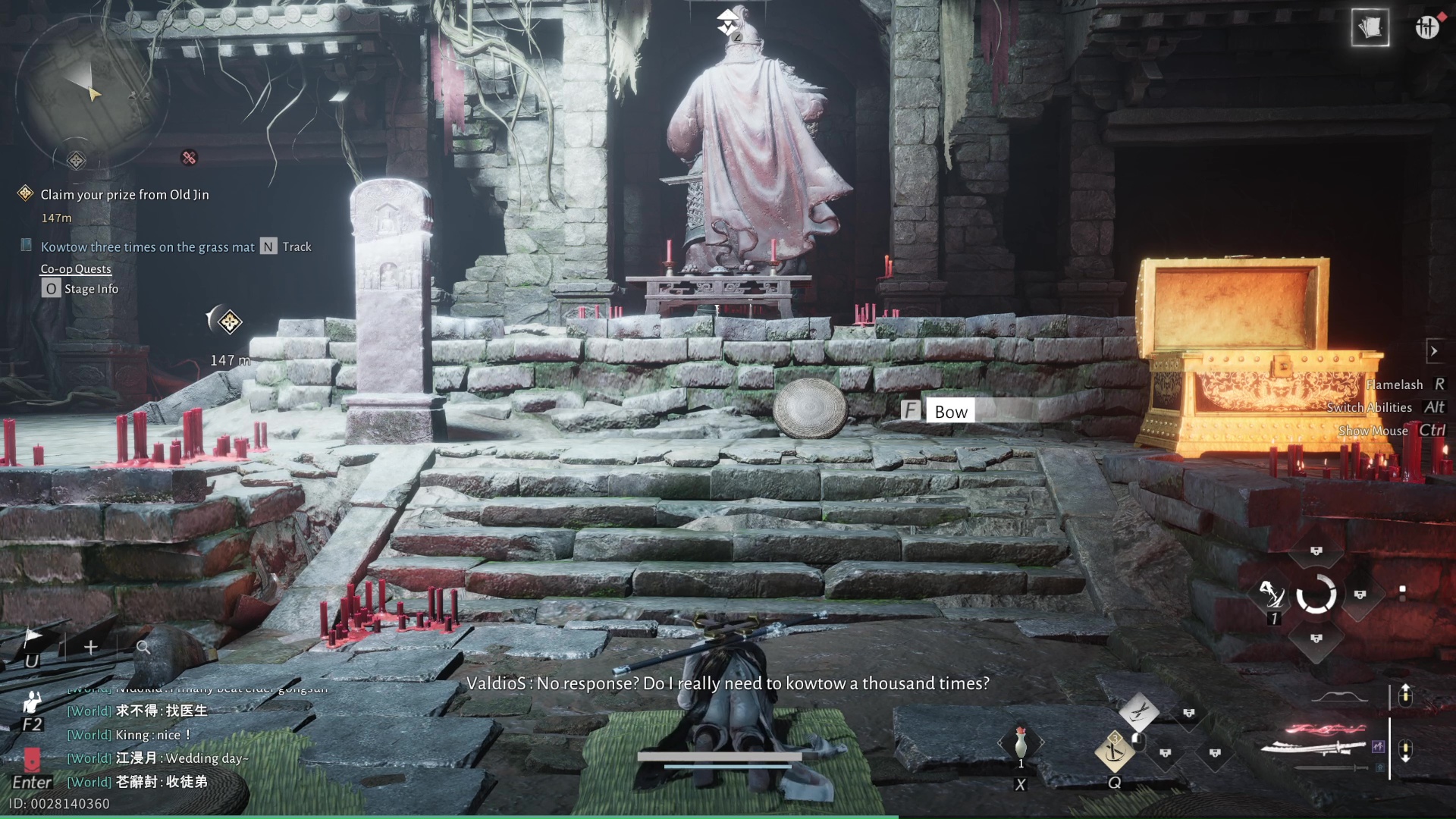Open the round menu icon with the red notification dot
The height and width of the screenshot is (819, 1456).
click(x=1426, y=28)
